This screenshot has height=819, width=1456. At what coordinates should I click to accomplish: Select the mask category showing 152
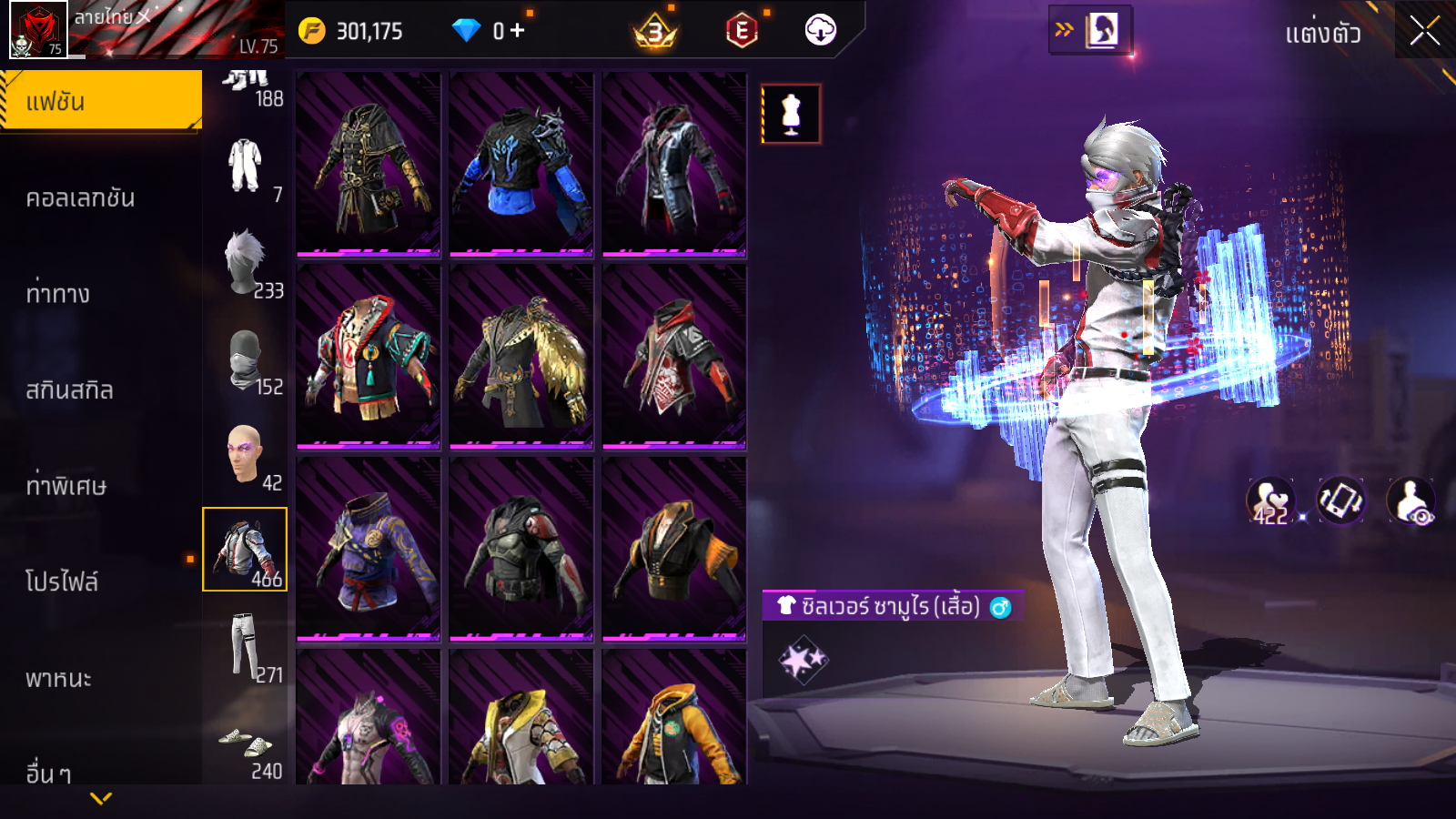tap(246, 360)
